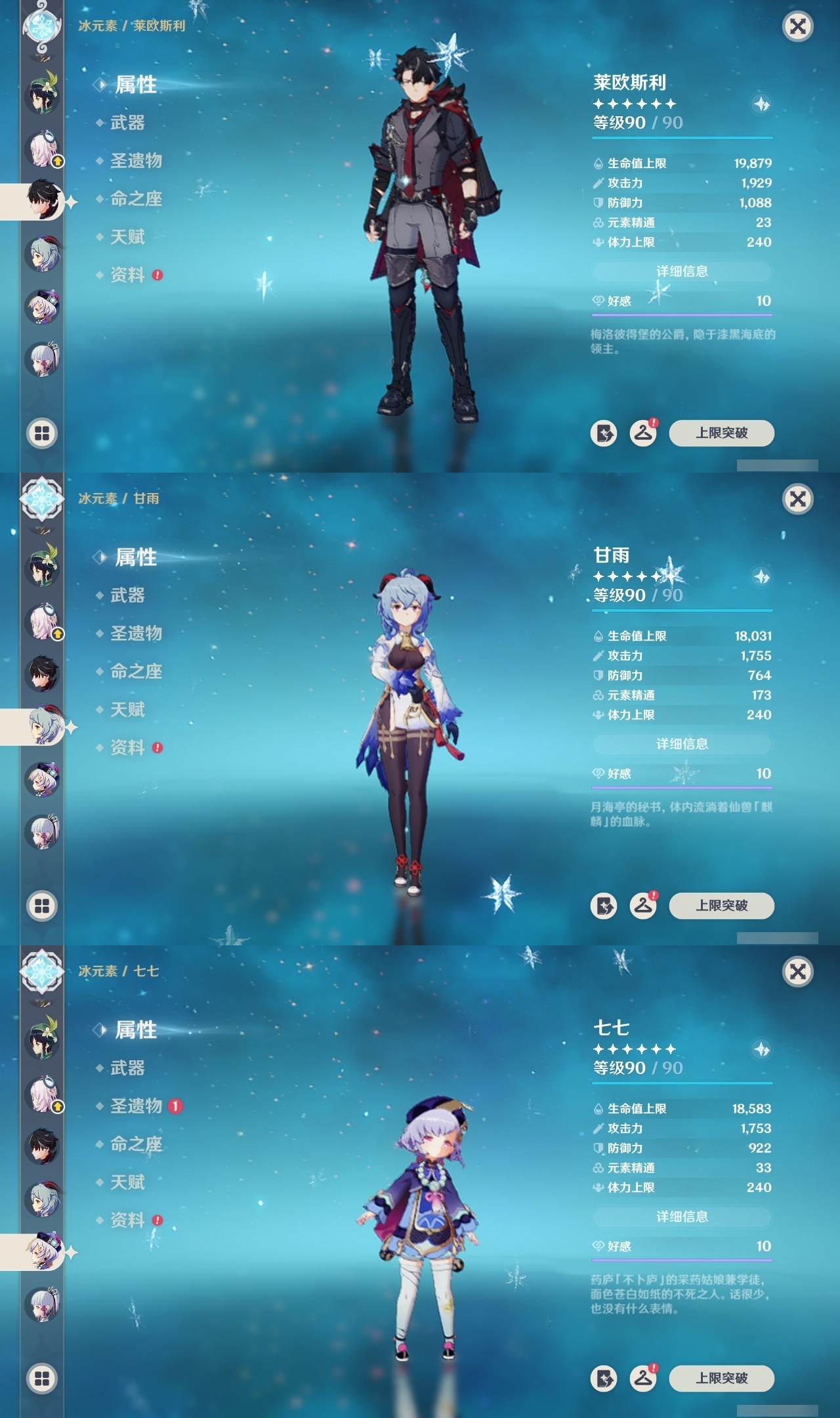This screenshot has height=1418, width=840.
Task: Click the glowing friendship sparkle icon beside stars
Action: click(x=759, y=105)
